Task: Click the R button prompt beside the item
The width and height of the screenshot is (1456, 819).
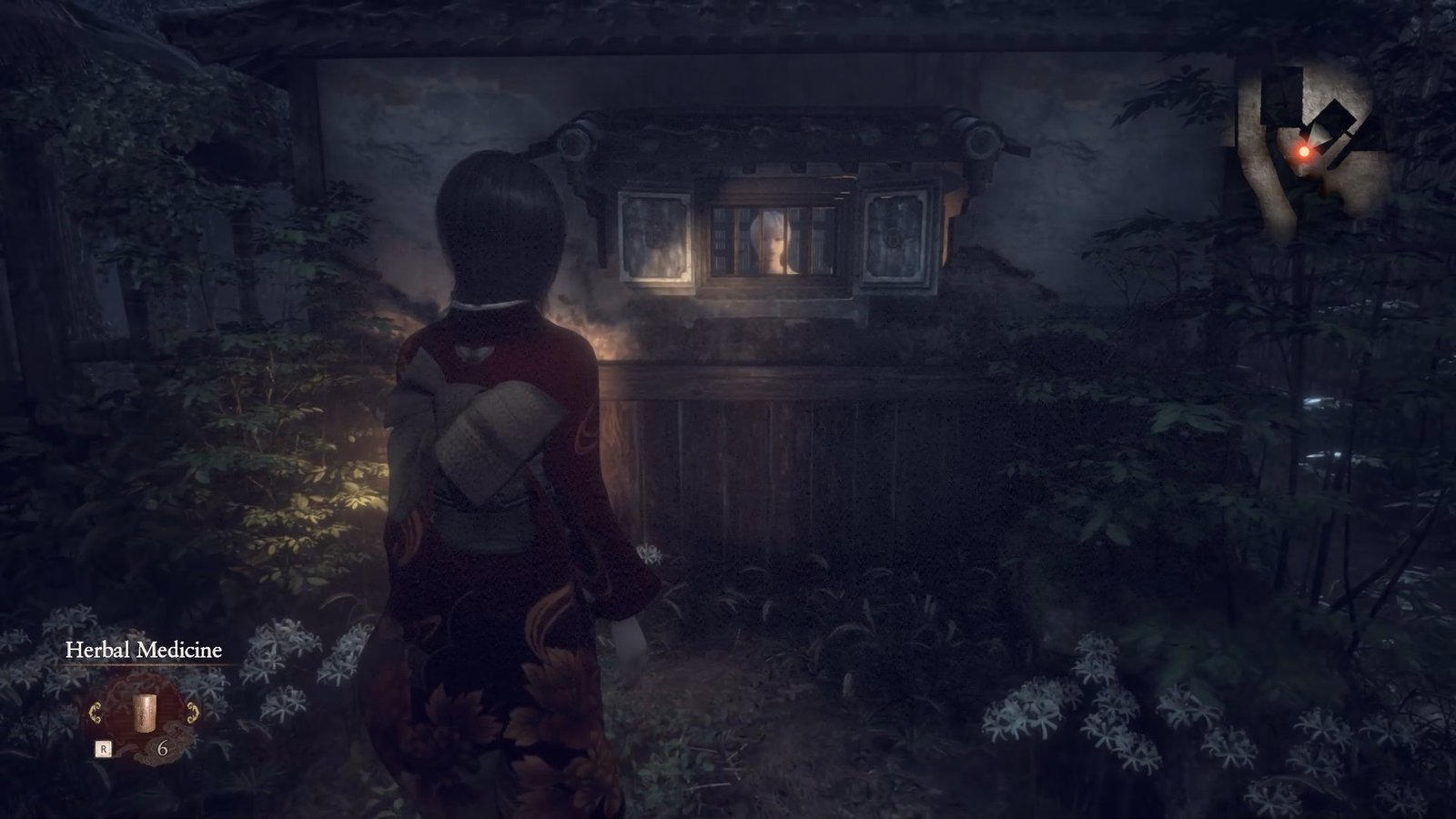Action: point(105,749)
